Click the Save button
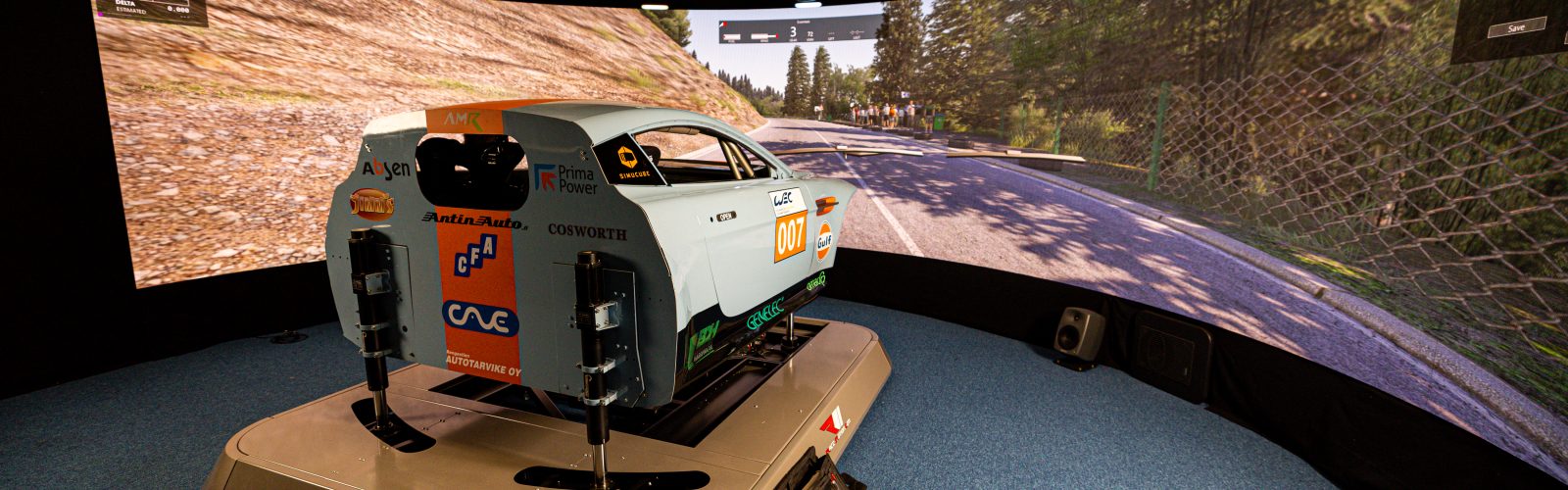 tap(1515, 27)
